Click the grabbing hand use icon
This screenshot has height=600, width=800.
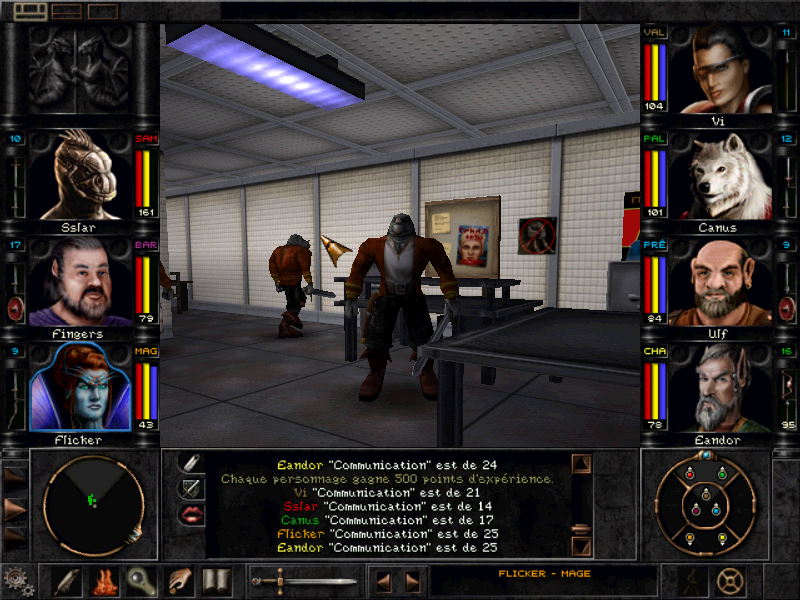pyautogui.click(x=179, y=580)
